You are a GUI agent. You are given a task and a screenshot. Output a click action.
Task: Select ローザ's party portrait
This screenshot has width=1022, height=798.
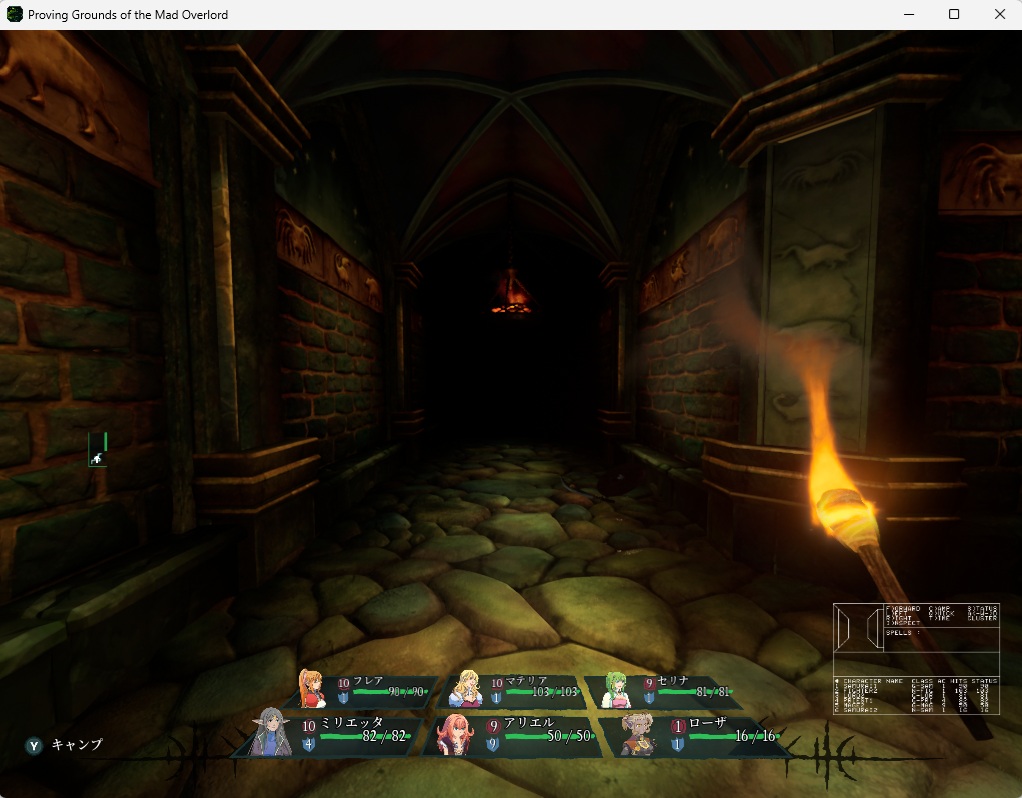(639, 734)
